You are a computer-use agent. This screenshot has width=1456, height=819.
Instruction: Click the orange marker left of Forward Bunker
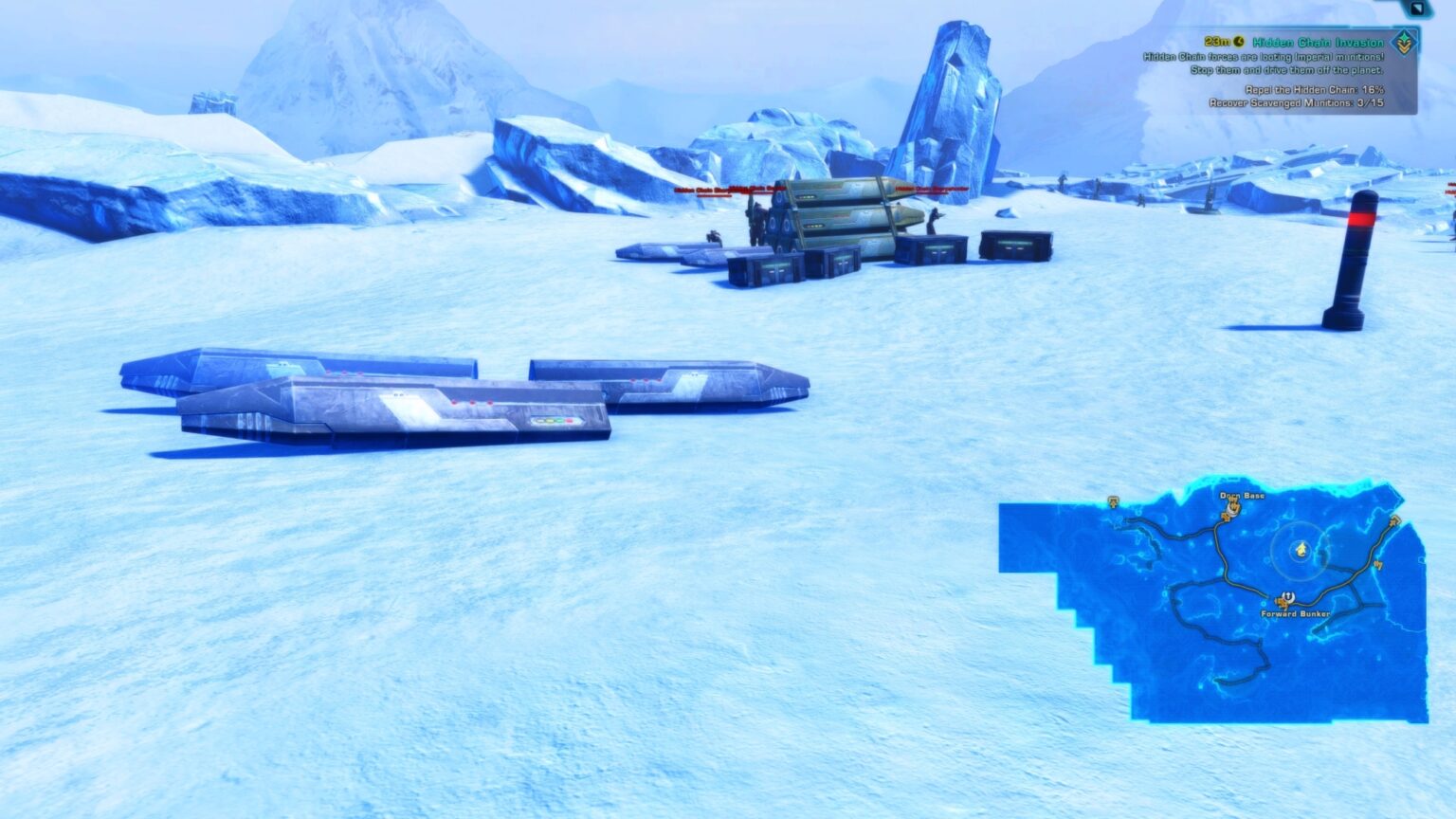click(1281, 603)
